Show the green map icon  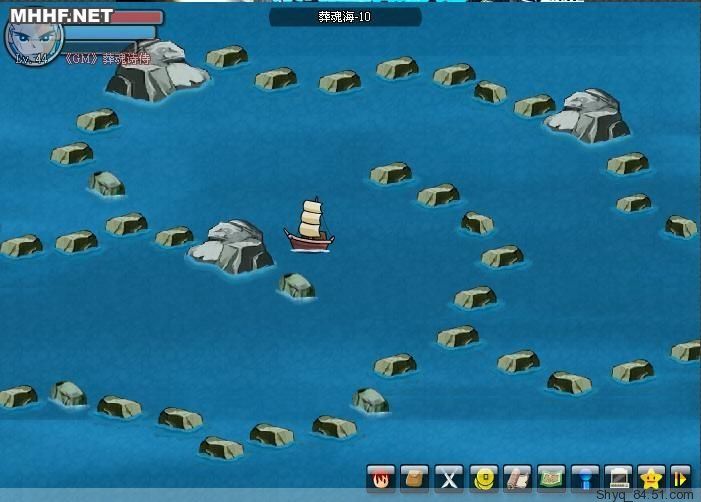point(551,477)
